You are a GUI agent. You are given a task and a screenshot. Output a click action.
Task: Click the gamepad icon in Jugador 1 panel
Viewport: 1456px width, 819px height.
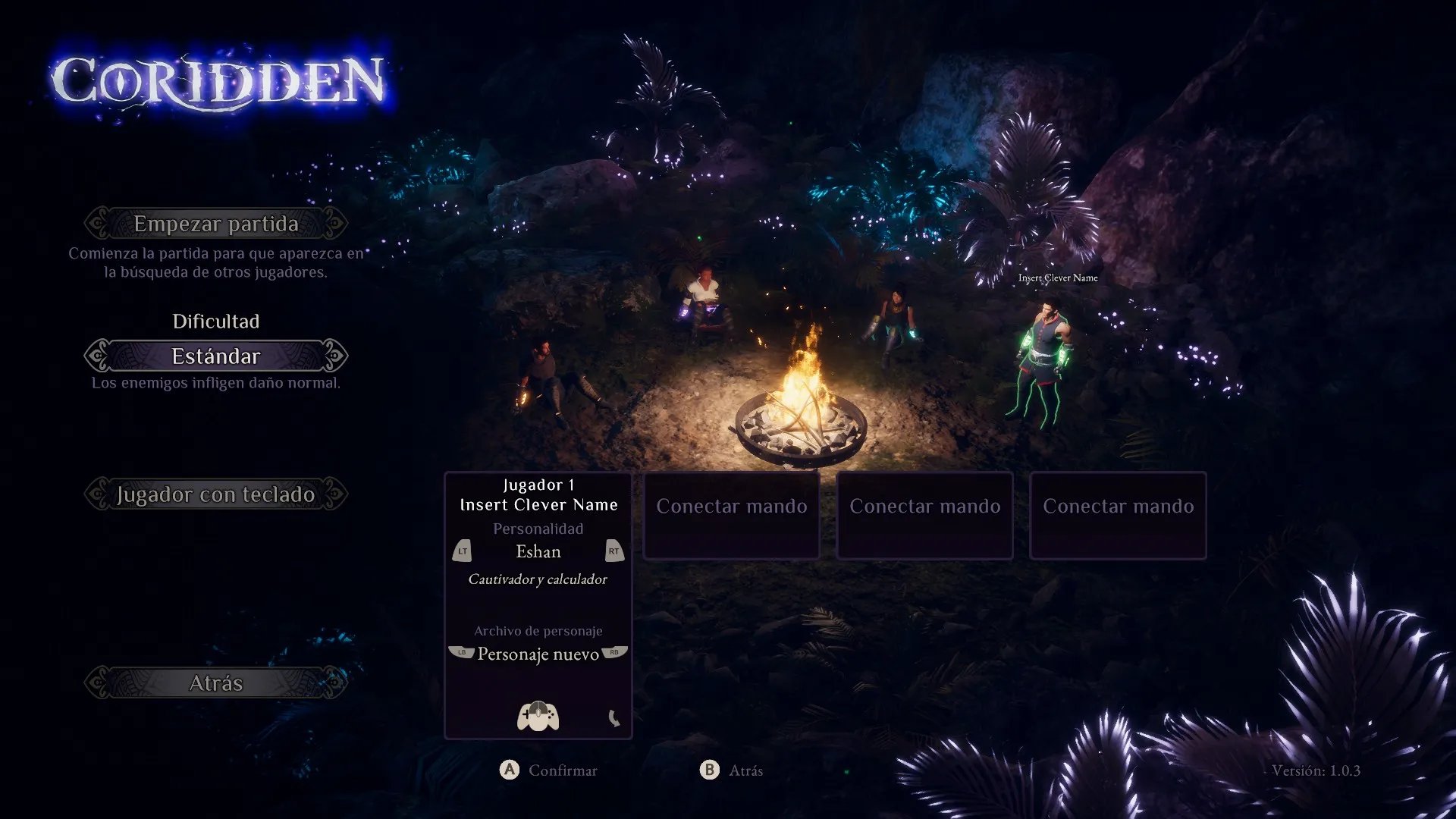[x=538, y=717]
